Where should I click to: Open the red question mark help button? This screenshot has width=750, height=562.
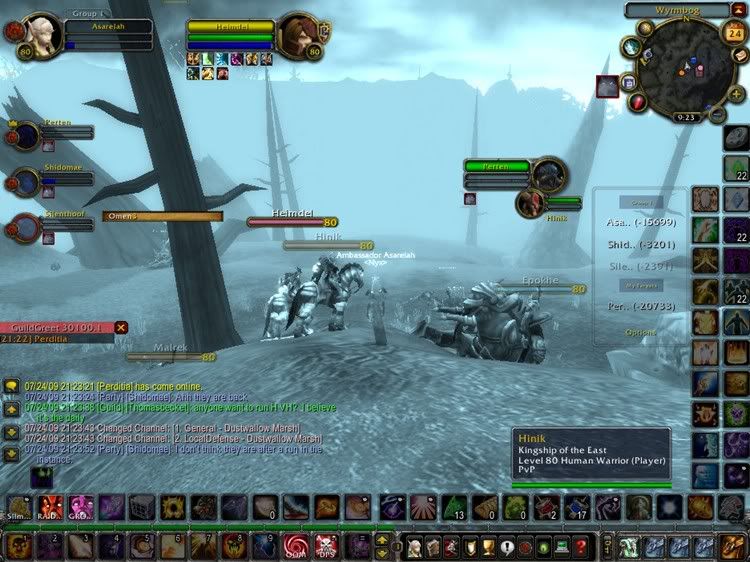[x=581, y=547]
